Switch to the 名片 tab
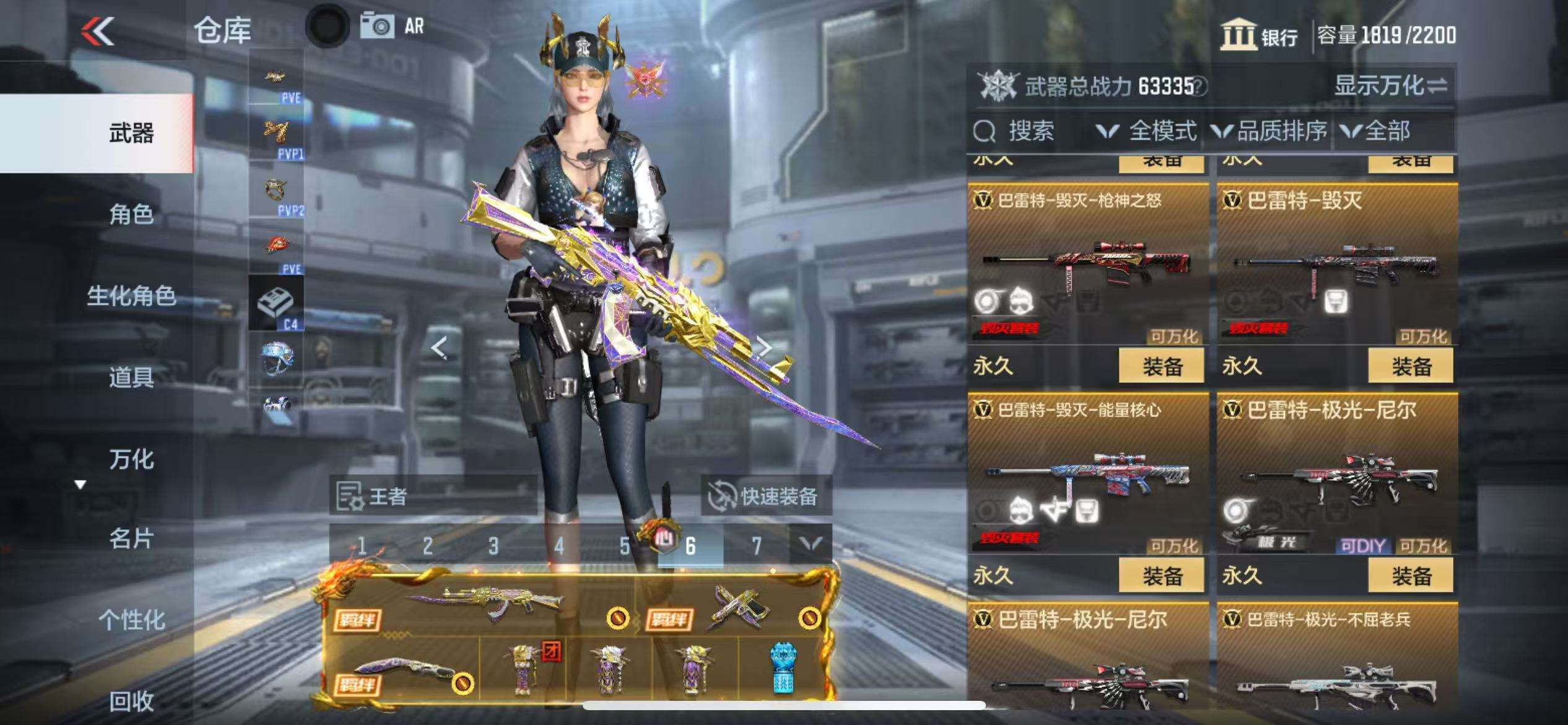Screen dimensions: 1568x725 [131, 539]
